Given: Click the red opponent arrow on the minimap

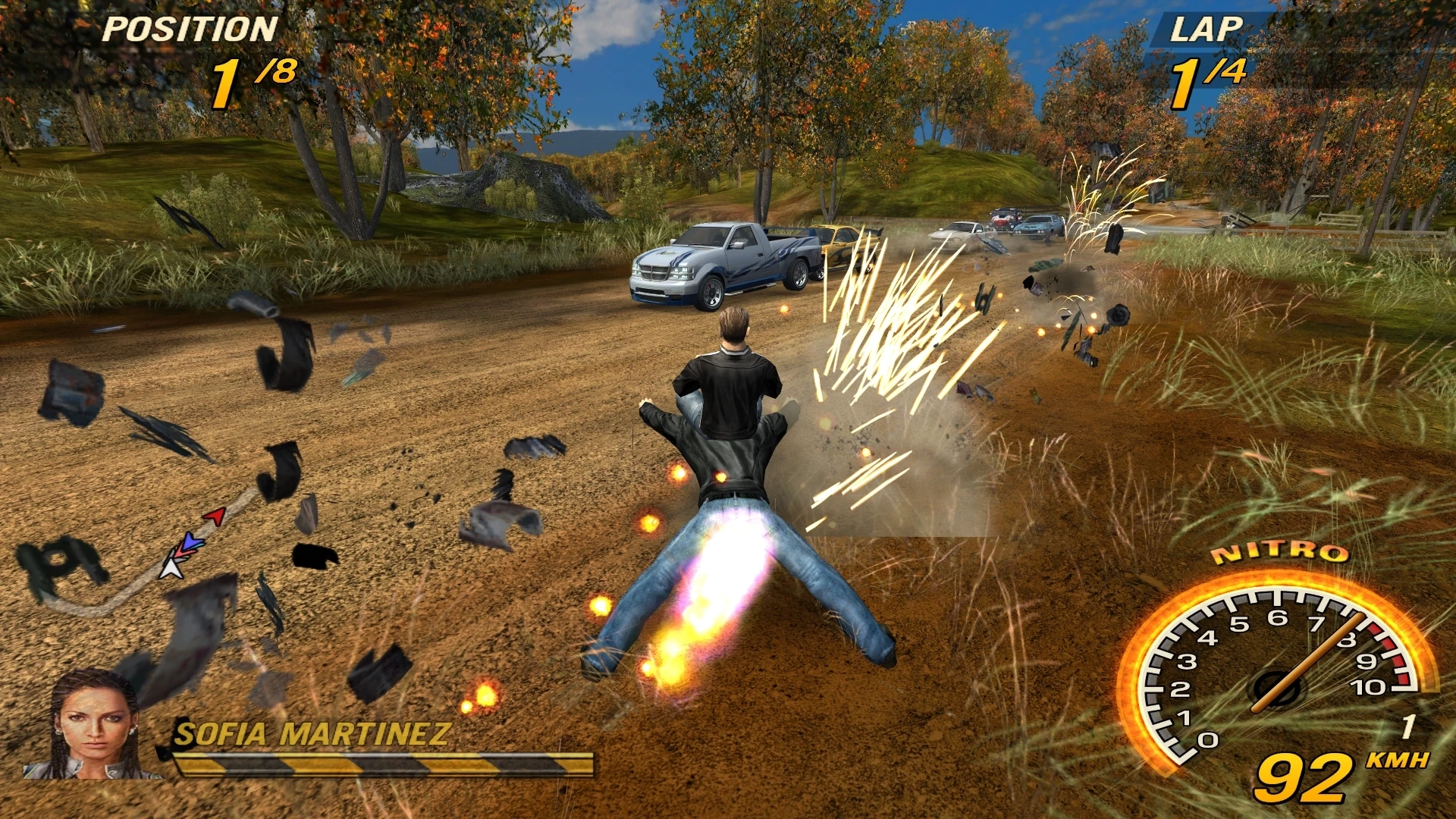Looking at the screenshot, I should click(215, 516).
